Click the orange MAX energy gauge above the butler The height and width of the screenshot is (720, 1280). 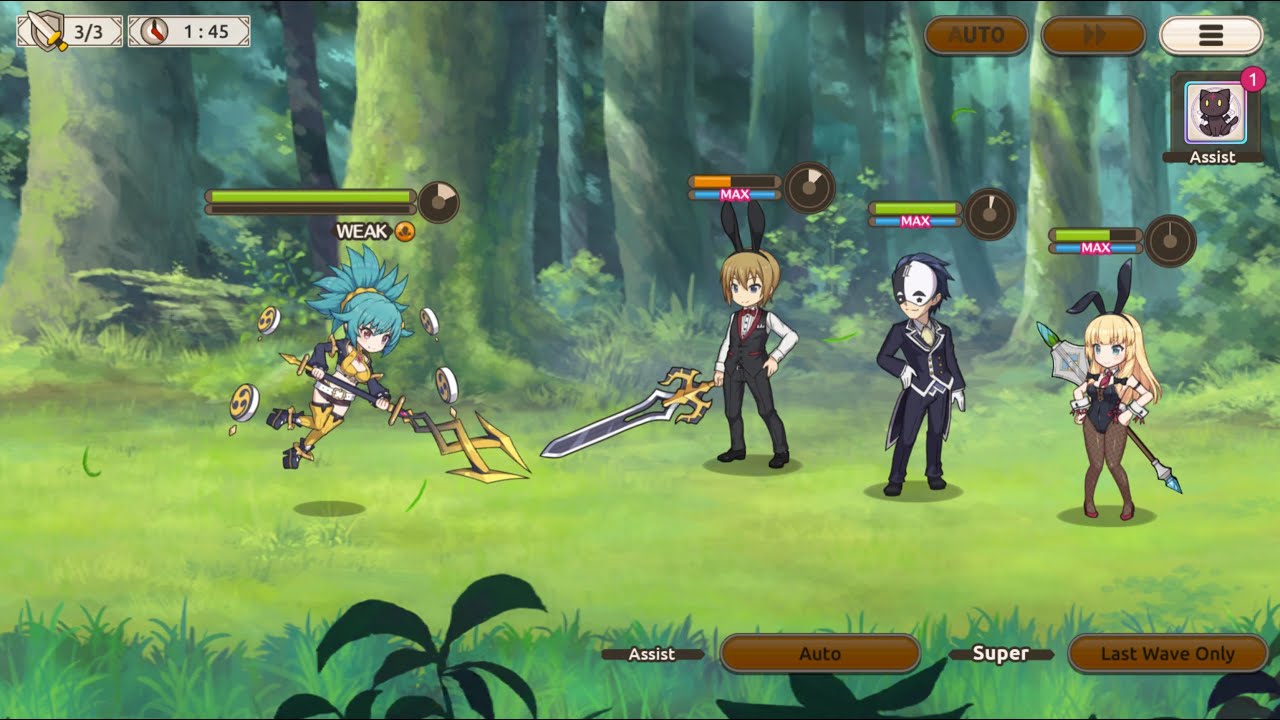[x=735, y=180]
